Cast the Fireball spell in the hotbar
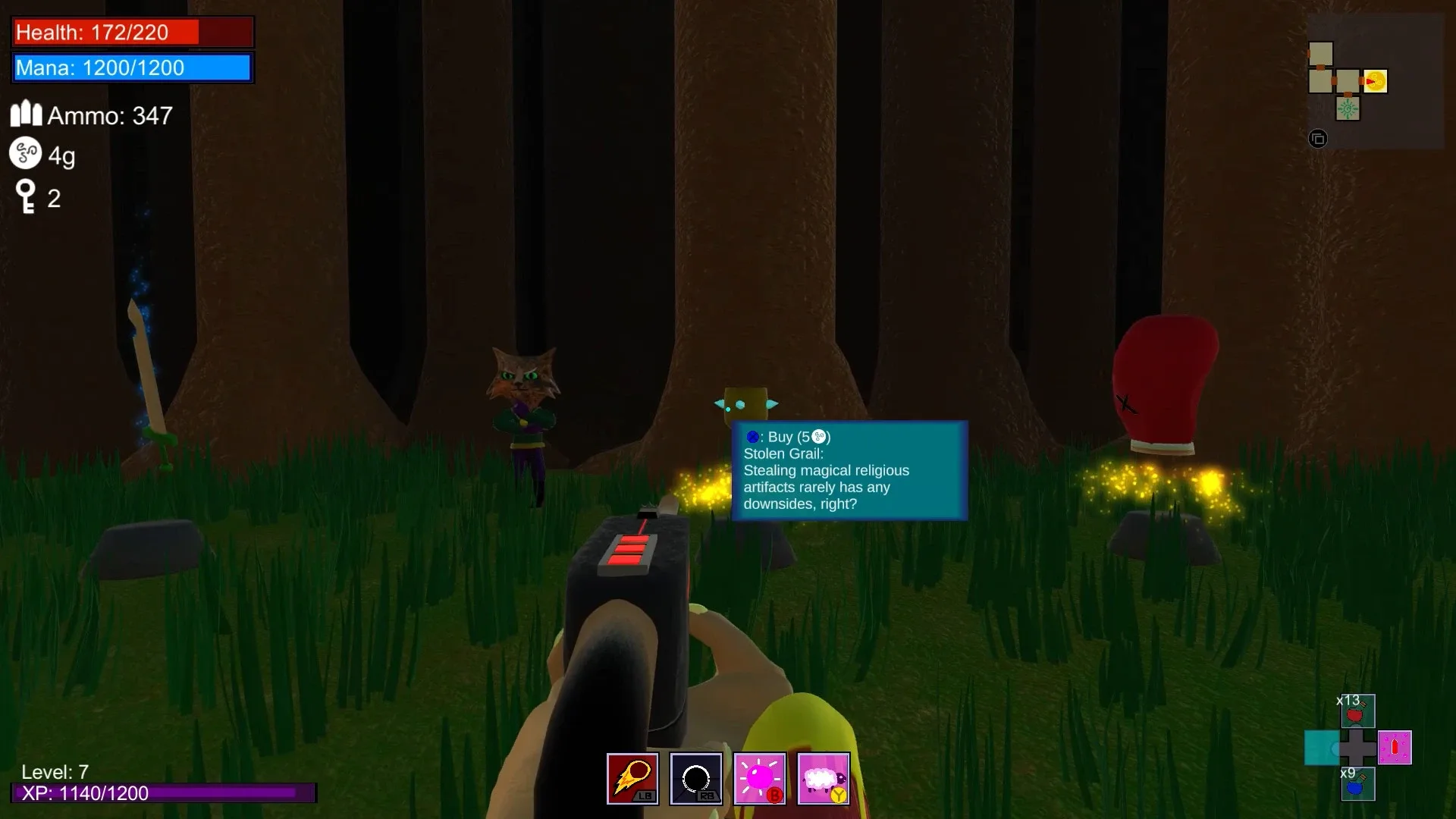Image resolution: width=1456 pixels, height=819 pixels. tap(632, 778)
